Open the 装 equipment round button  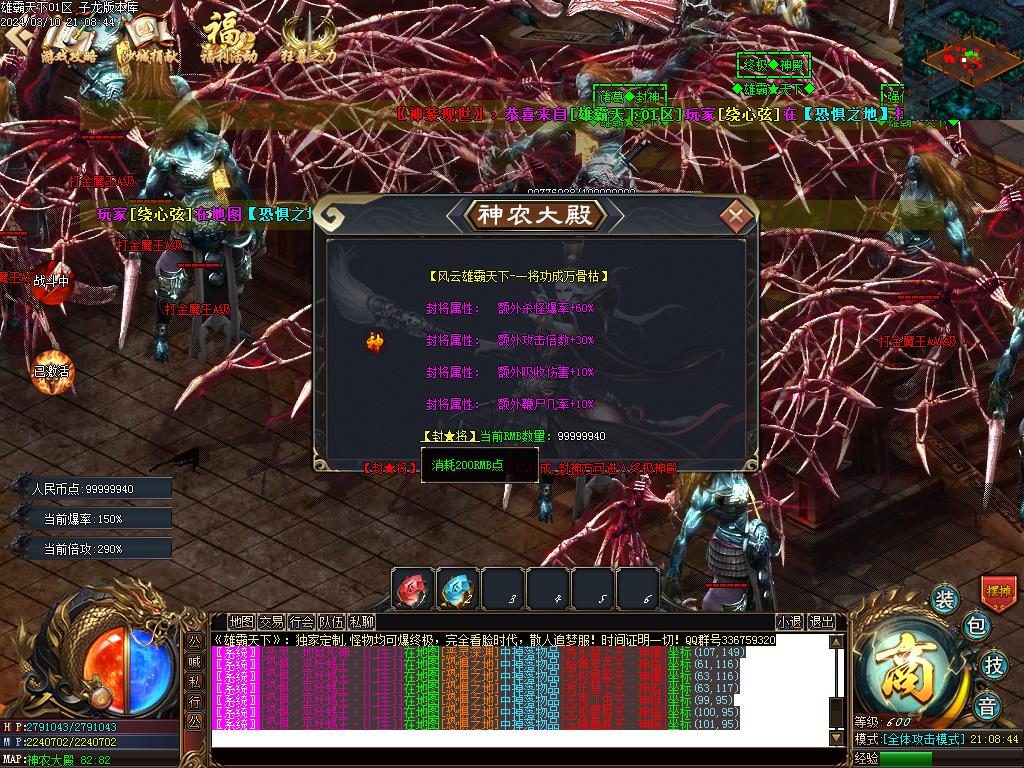coord(945,599)
